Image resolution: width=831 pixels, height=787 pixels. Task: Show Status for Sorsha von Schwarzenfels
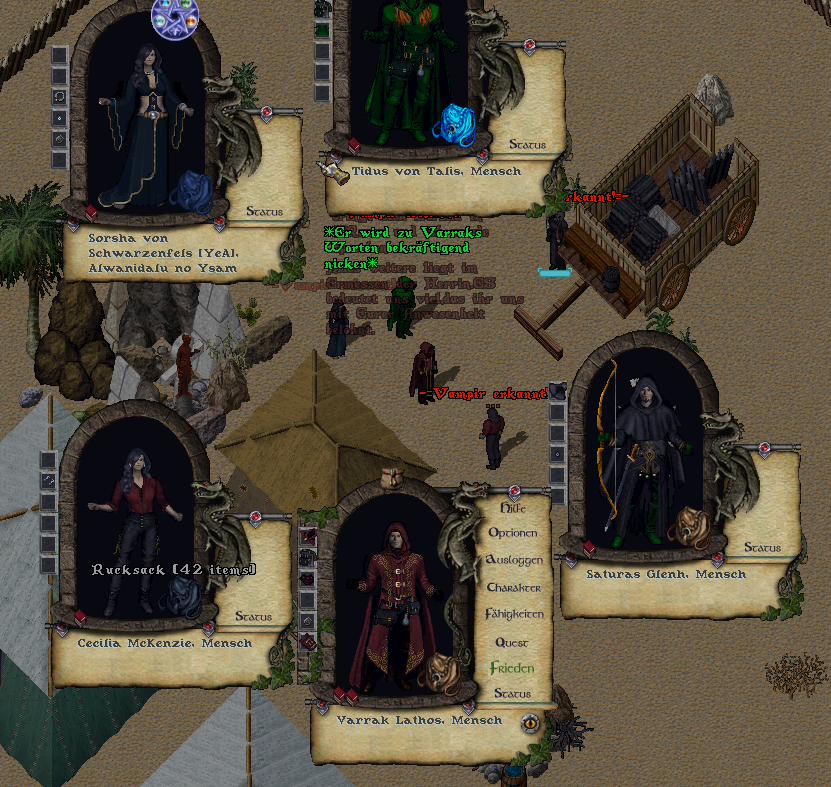coord(265,212)
